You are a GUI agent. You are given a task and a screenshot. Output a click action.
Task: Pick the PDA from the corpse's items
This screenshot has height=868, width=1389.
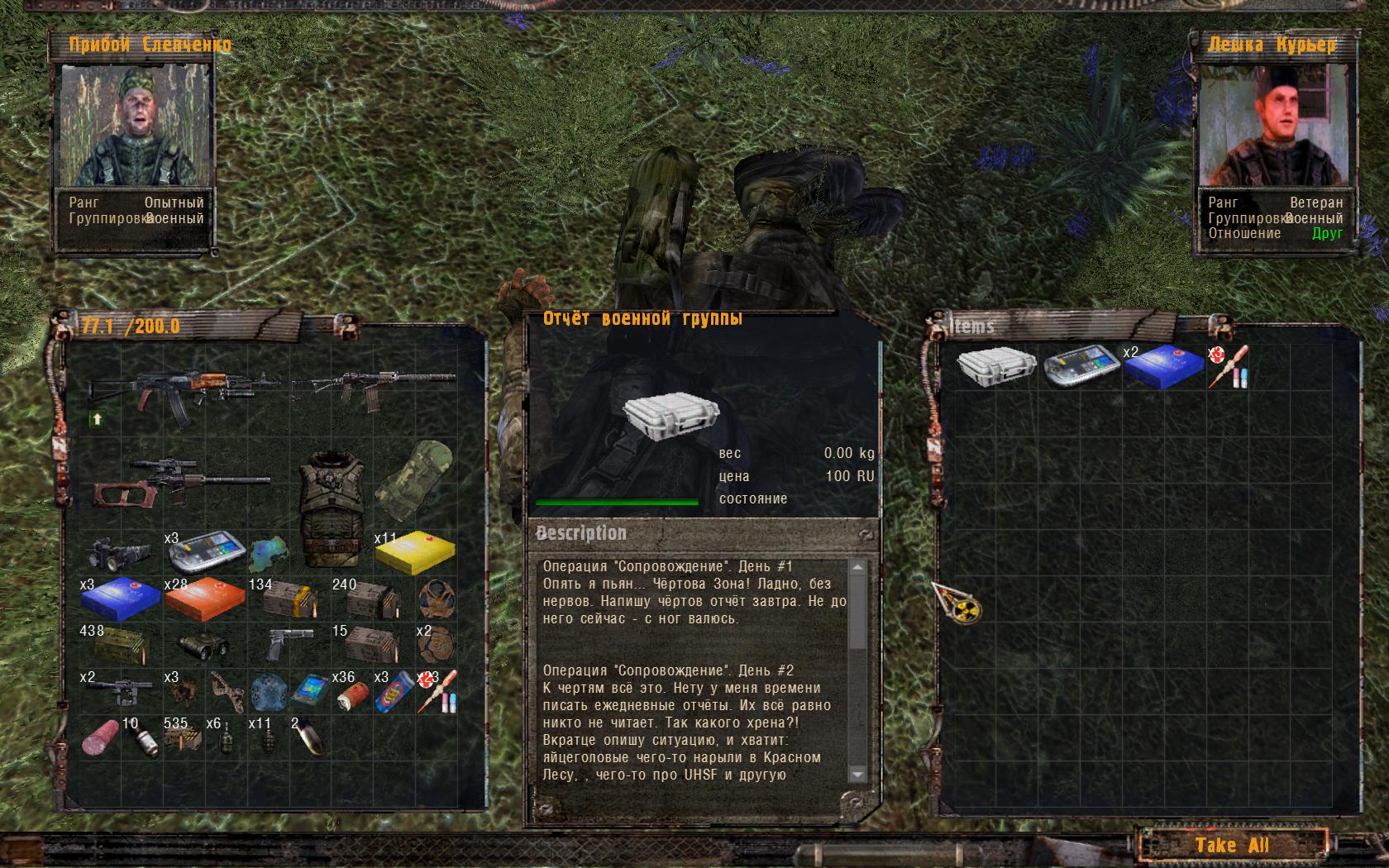pos(1081,366)
